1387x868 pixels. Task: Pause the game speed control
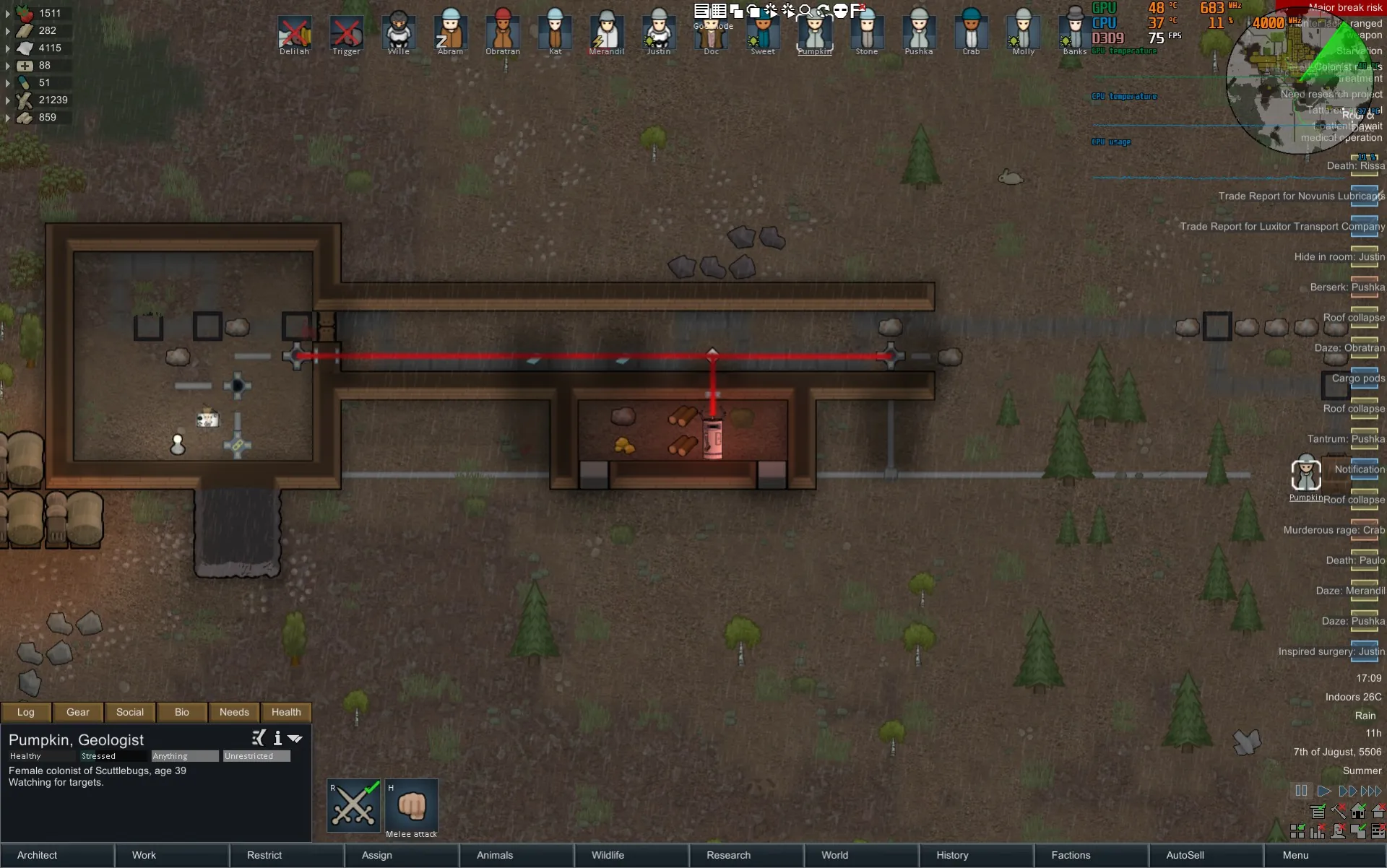click(1301, 791)
